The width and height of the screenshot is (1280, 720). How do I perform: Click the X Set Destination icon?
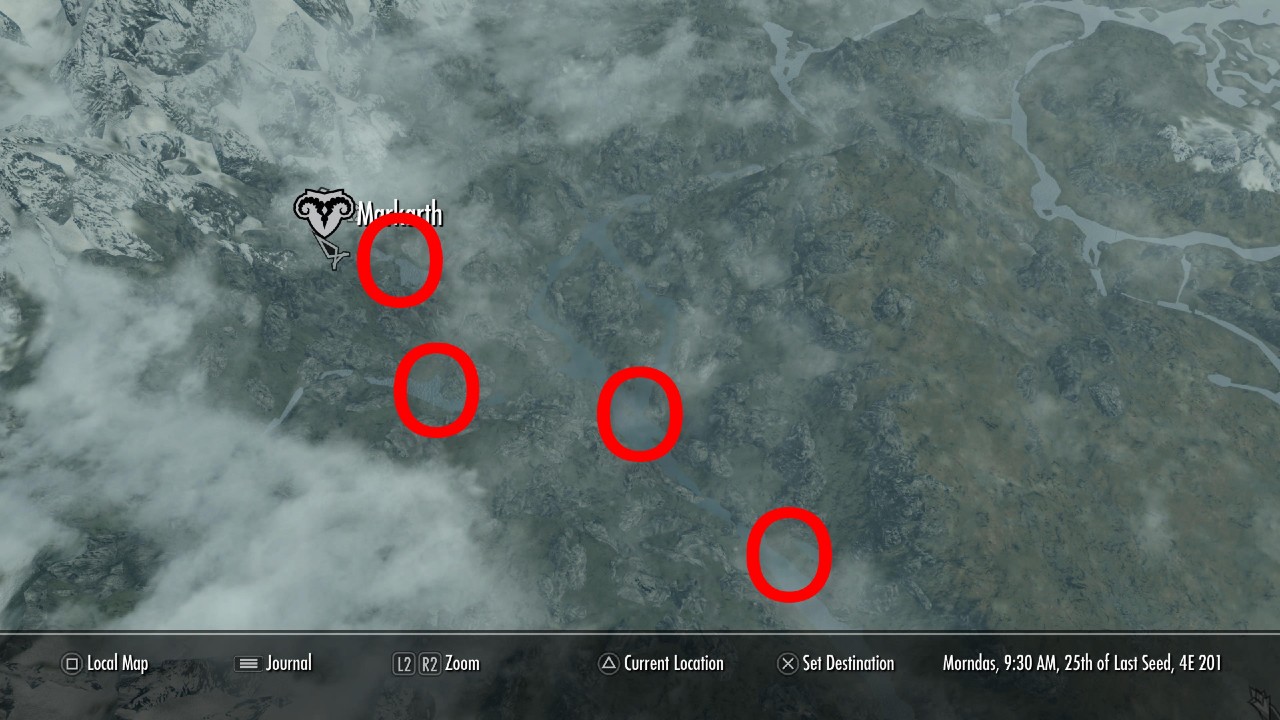click(x=788, y=663)
